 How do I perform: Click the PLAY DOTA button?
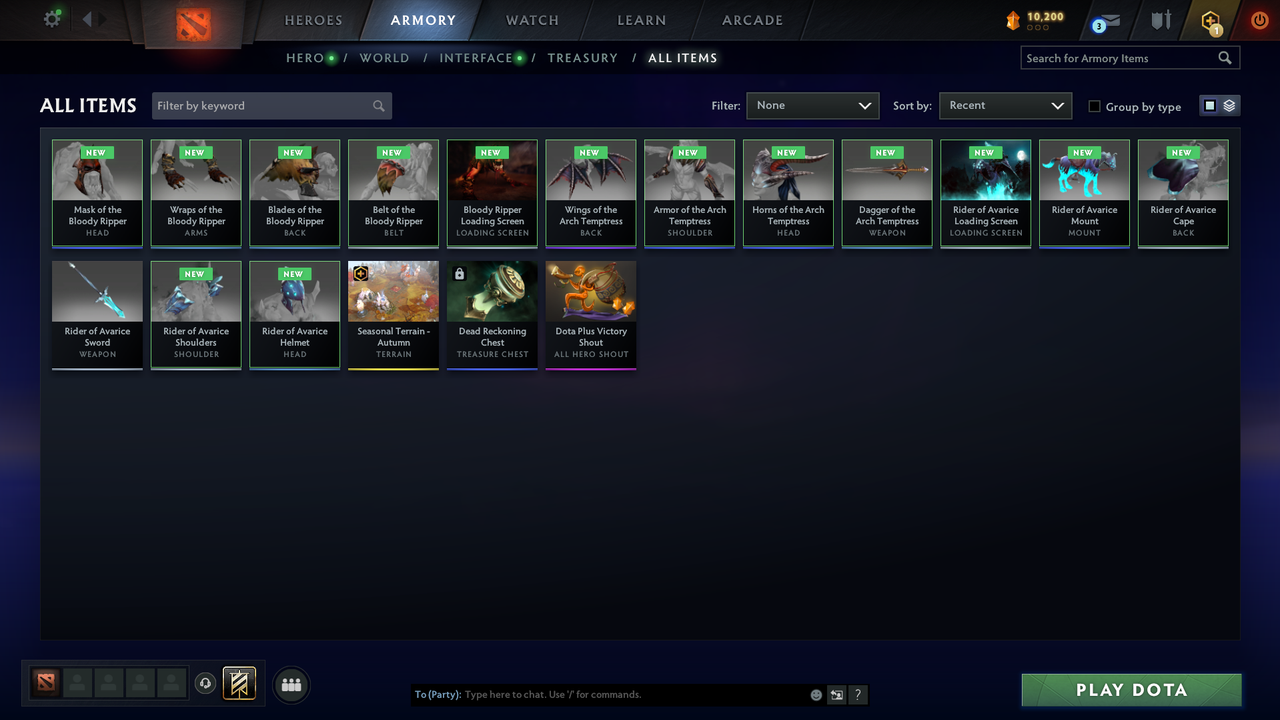[1130, 689]
